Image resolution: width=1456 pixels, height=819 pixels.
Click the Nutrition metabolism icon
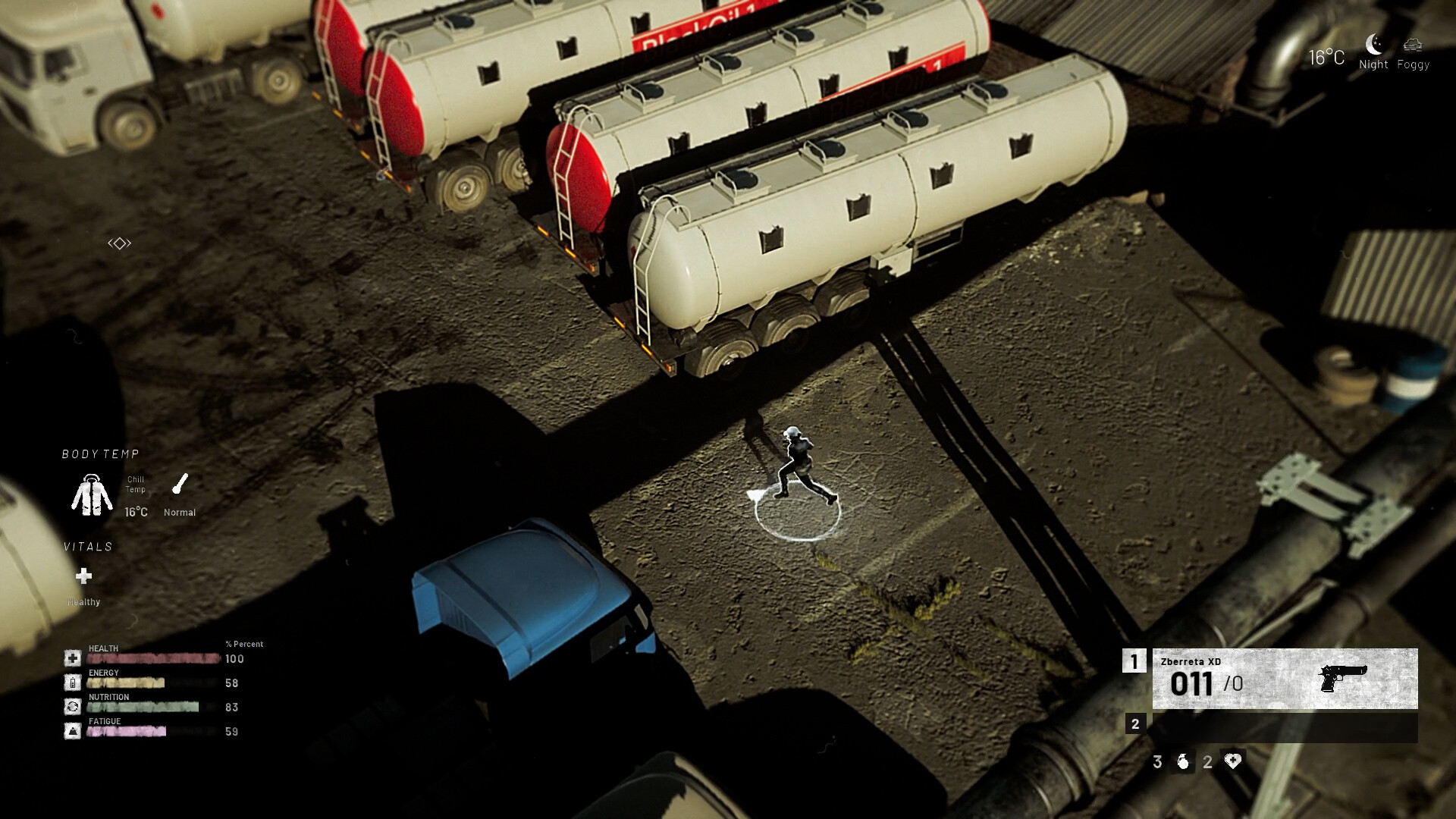click(72, 706)
